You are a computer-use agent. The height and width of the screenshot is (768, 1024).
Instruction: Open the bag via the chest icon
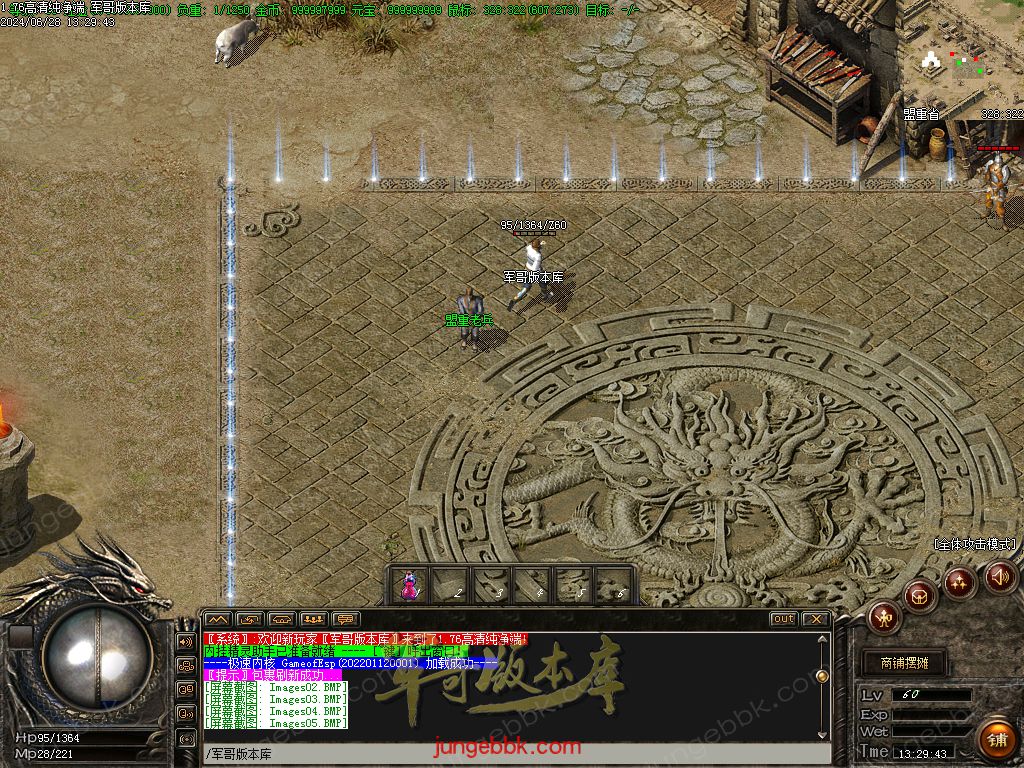(x=920, y=597)
